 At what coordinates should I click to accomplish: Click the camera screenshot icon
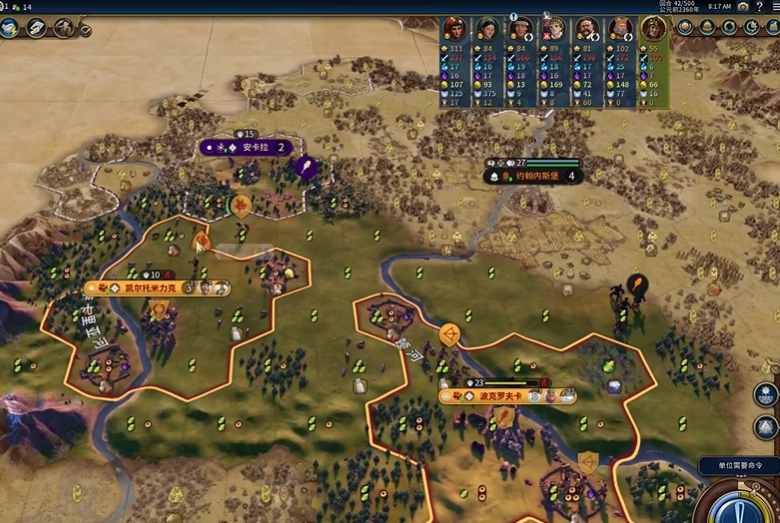(743, 6)
